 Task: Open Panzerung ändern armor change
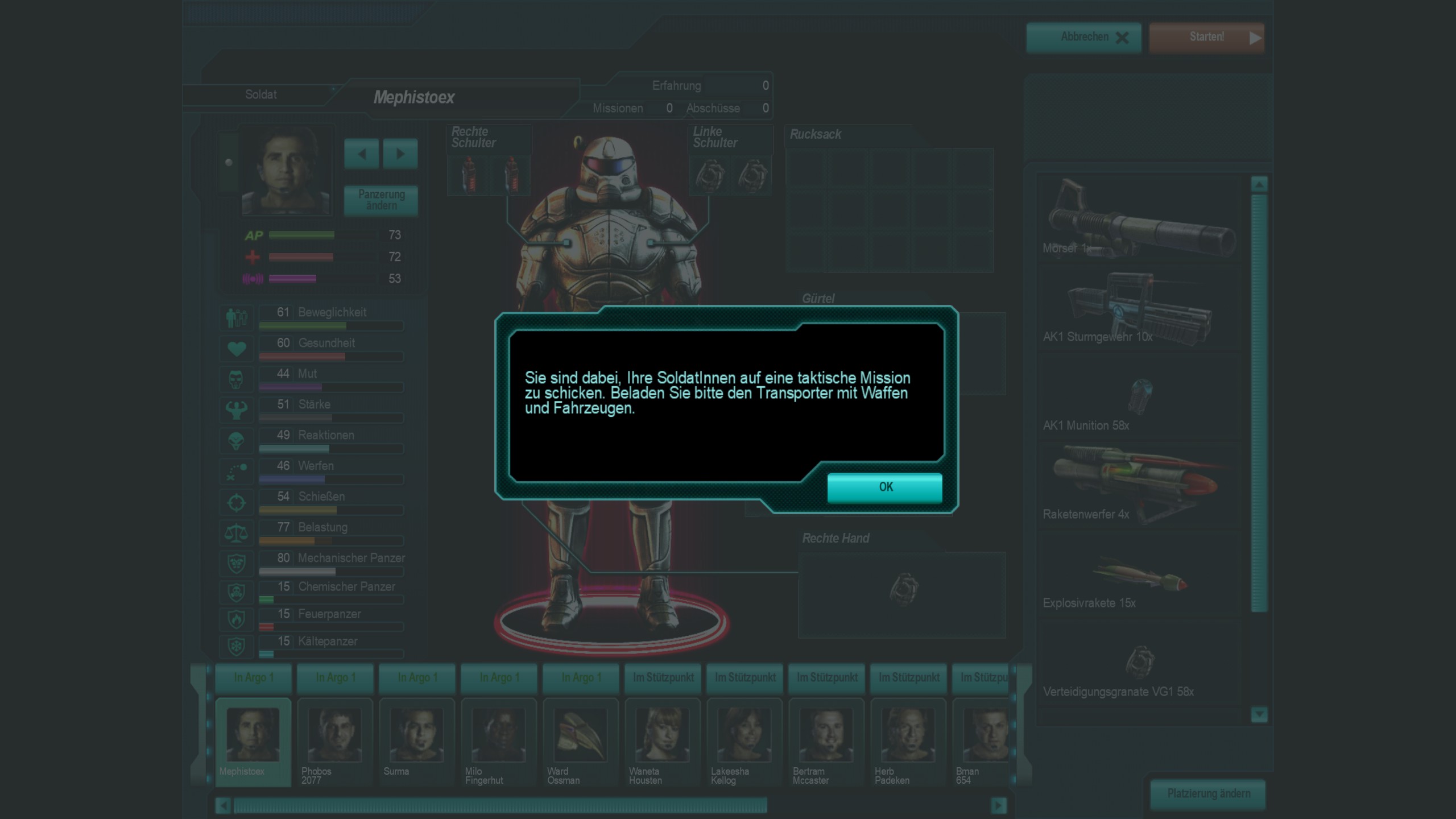pos(381,200)
